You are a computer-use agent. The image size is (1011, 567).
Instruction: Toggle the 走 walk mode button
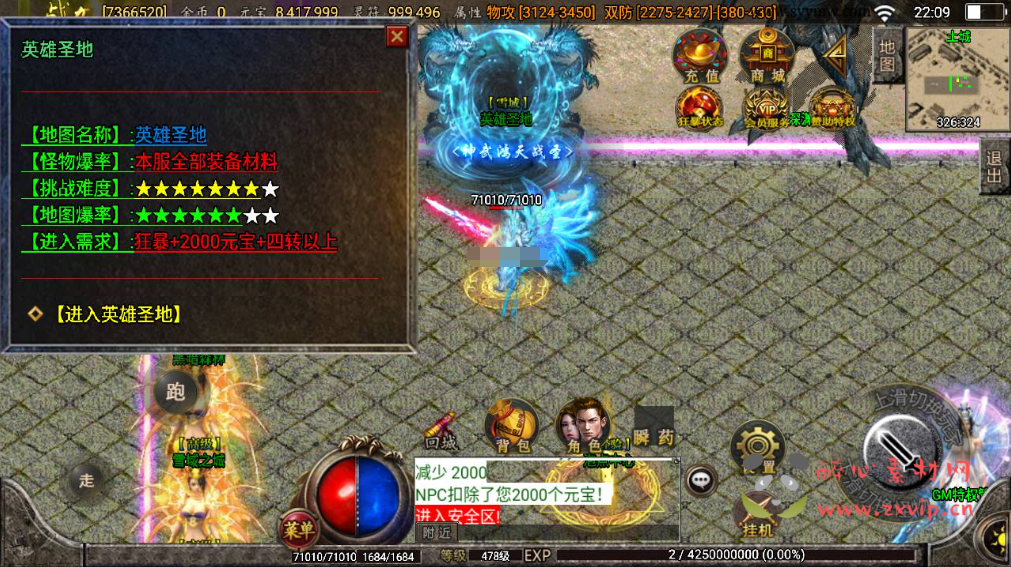87,480
